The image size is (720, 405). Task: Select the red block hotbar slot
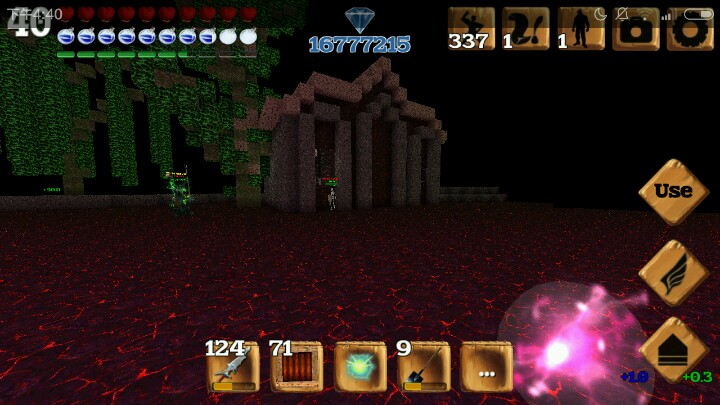pos(297,367)
